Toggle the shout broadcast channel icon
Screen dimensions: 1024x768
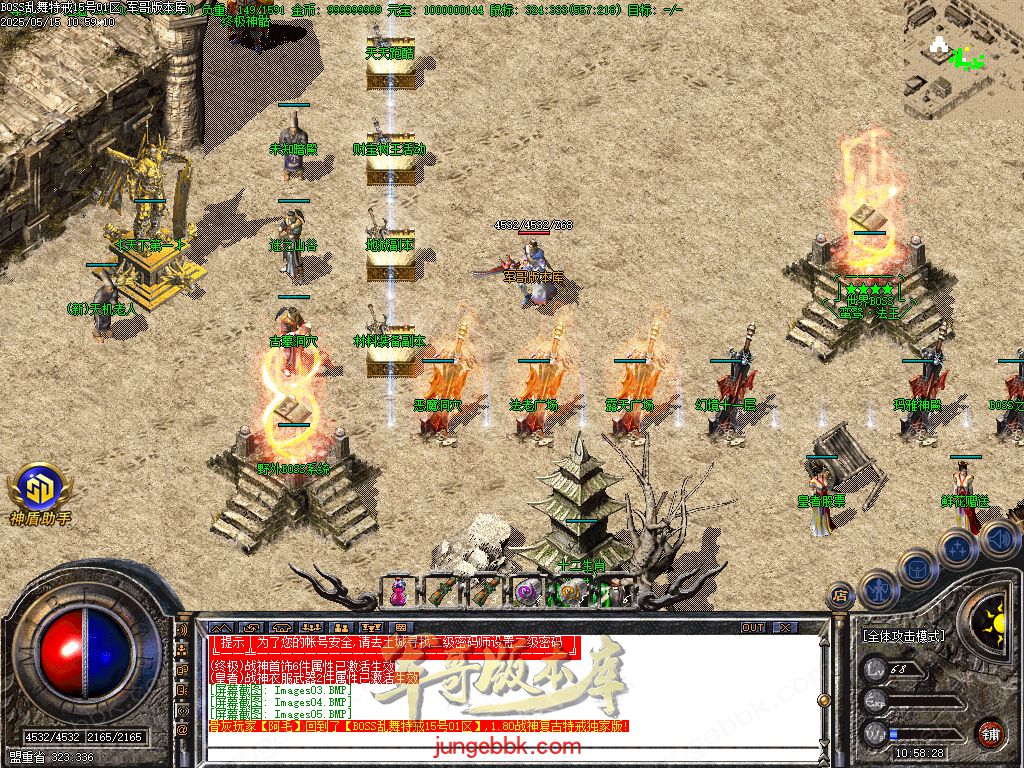click(182, 632)
